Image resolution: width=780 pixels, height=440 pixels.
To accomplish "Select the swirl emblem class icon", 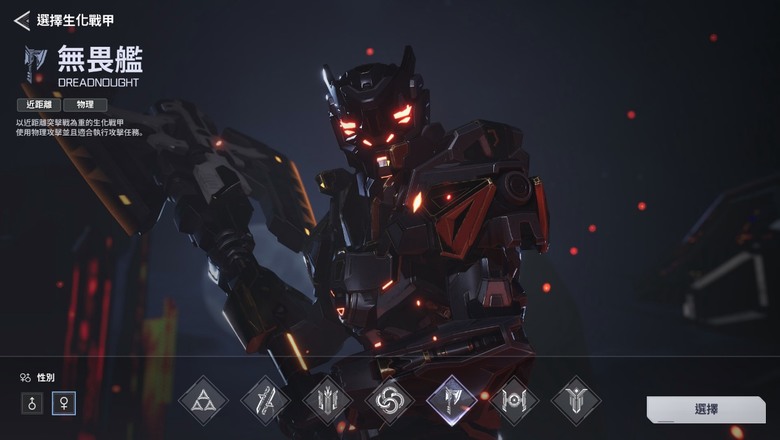I will pos(389,401).
